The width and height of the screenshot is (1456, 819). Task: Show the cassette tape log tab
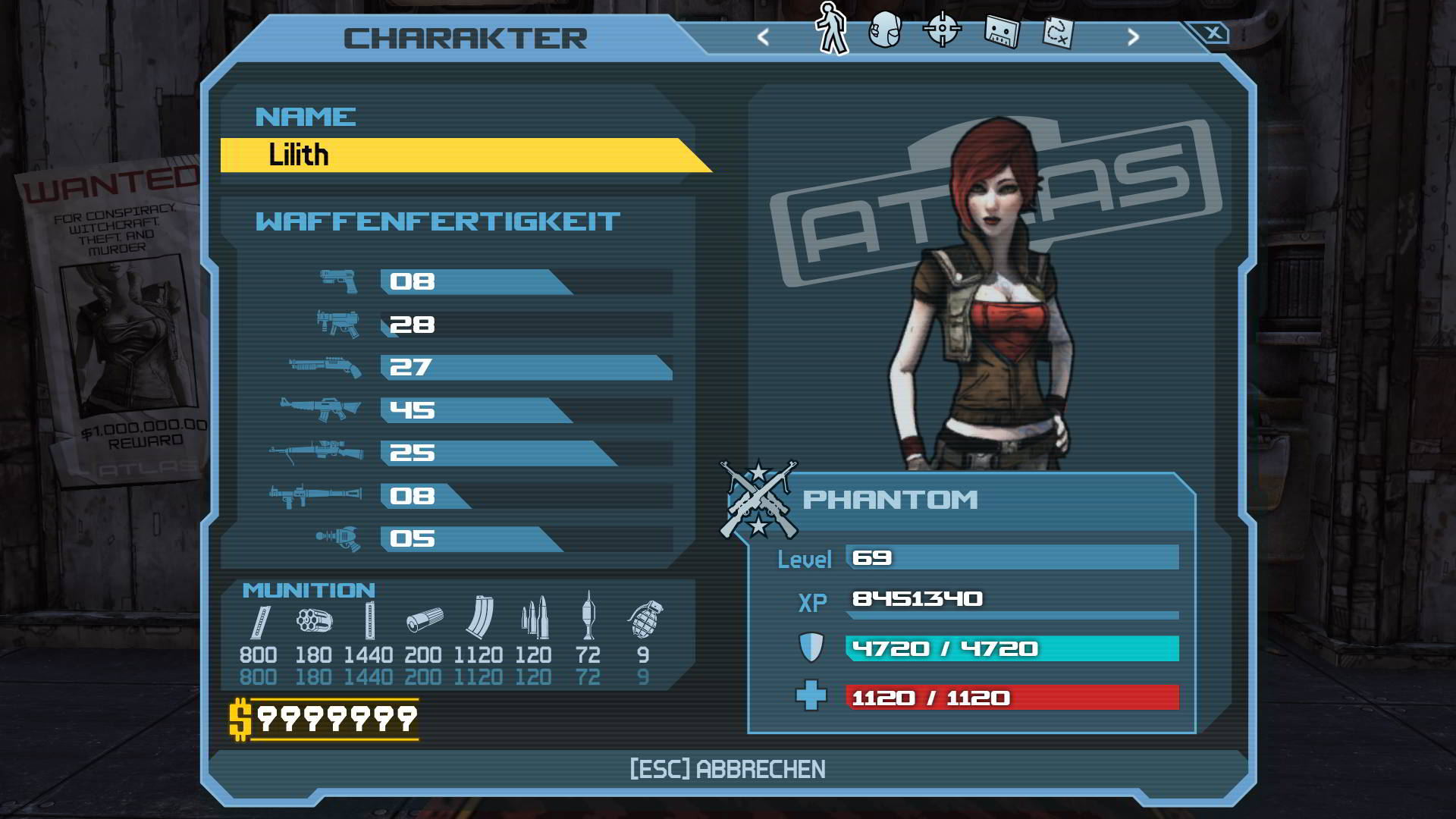(x=1001, y=32)
